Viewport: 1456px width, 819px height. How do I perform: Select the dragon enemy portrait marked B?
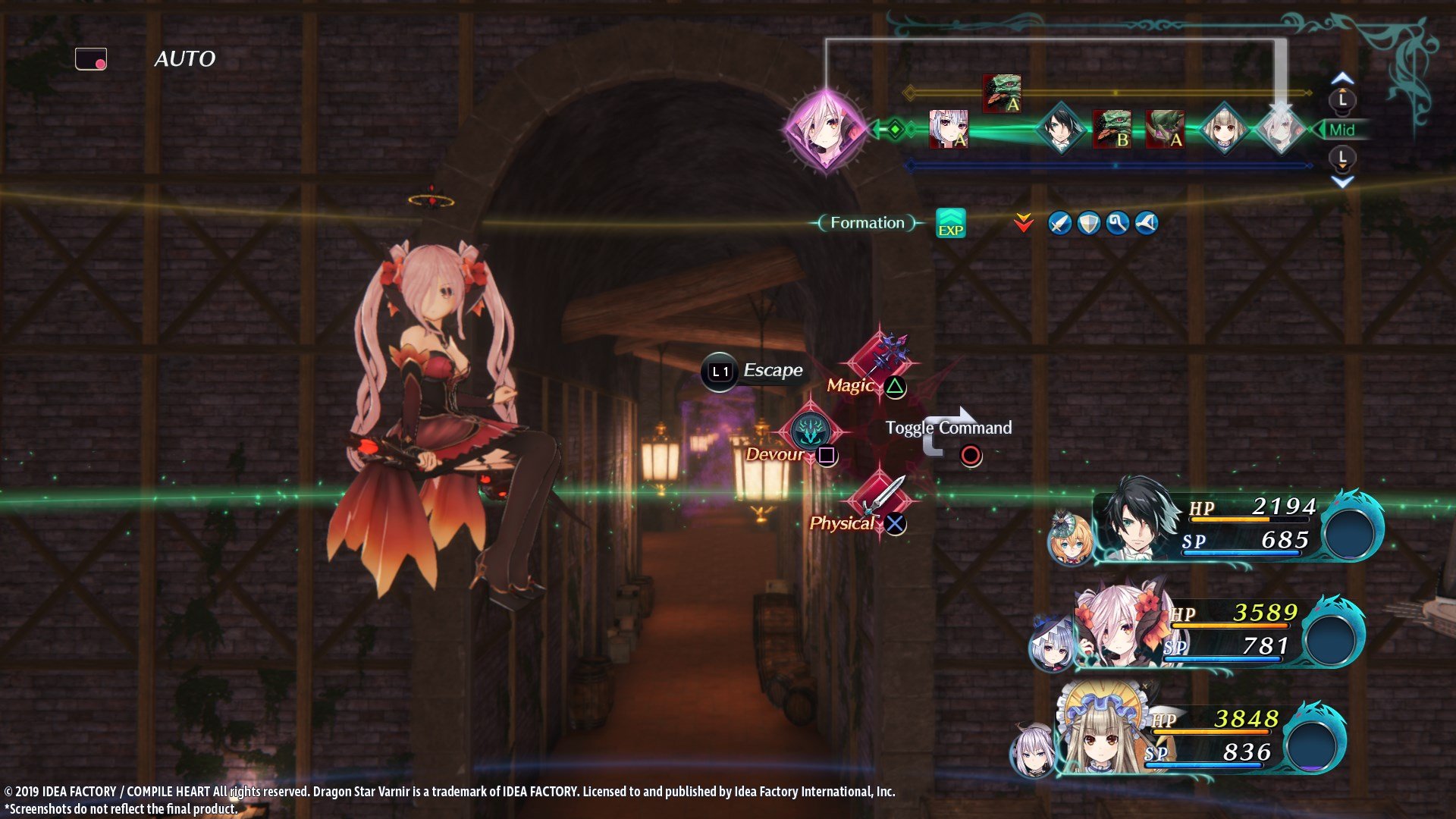[x=1113, y=130]
